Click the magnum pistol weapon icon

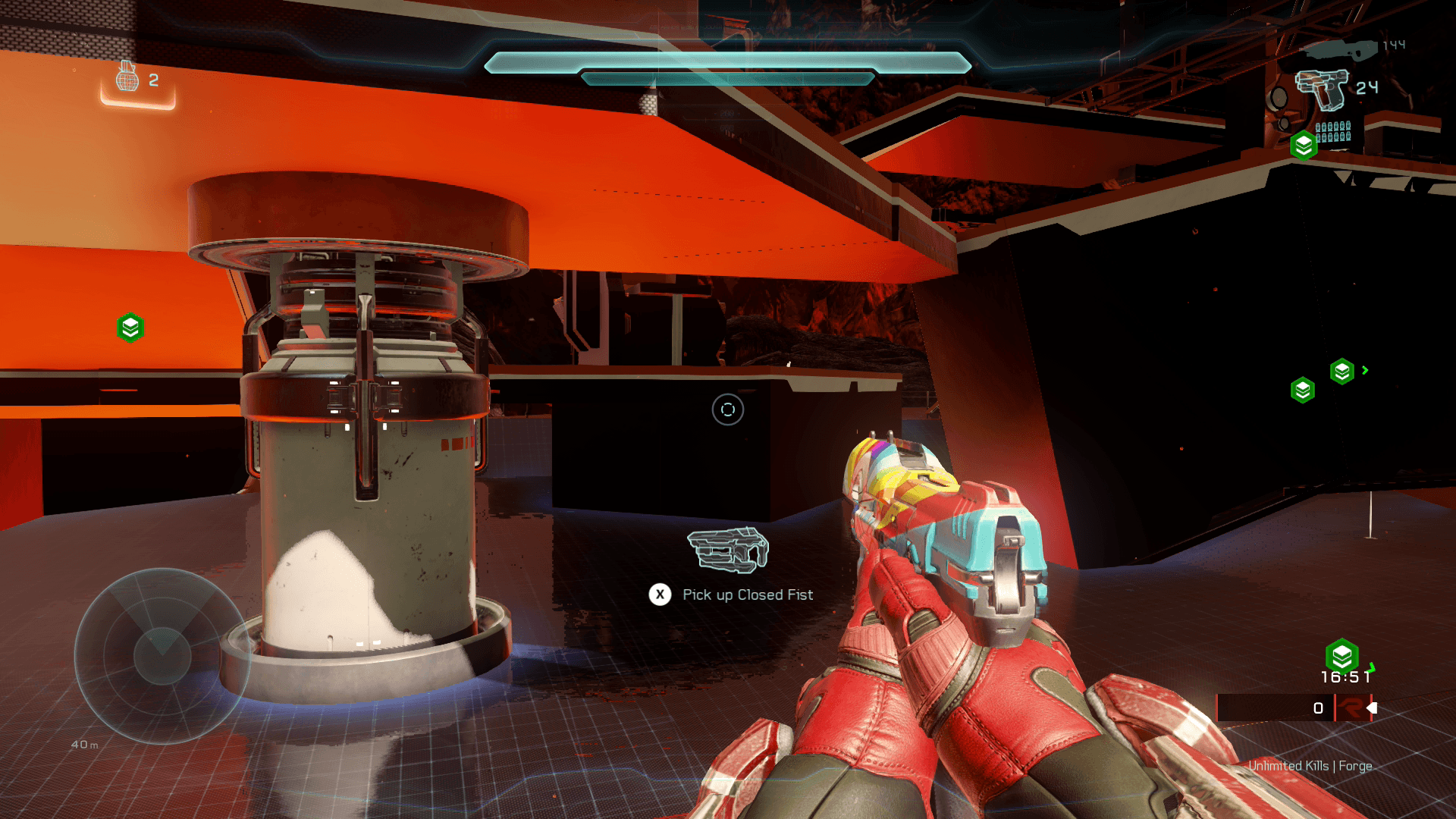(1322, 89)
